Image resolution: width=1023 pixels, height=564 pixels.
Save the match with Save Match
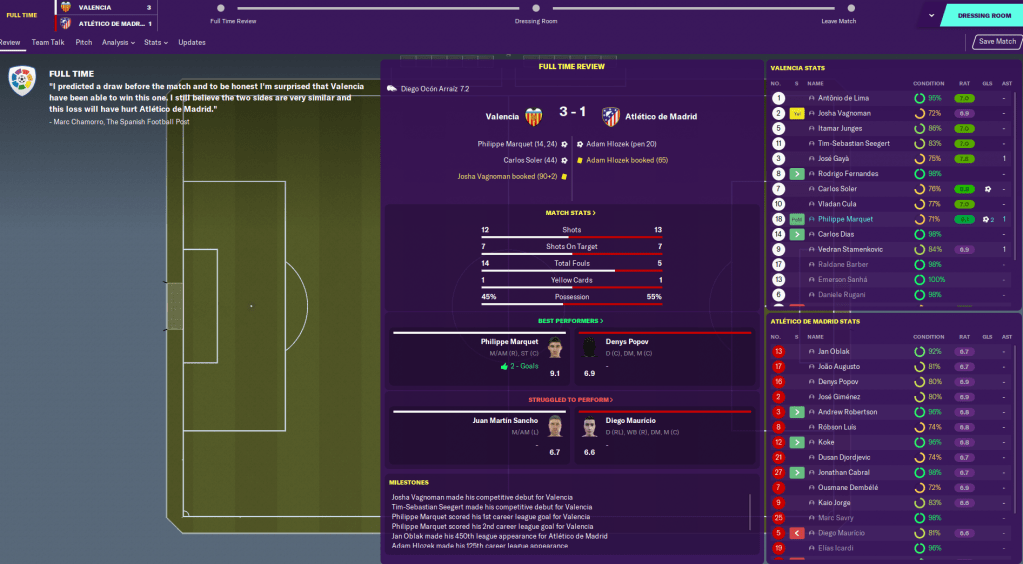coord(997,42)
